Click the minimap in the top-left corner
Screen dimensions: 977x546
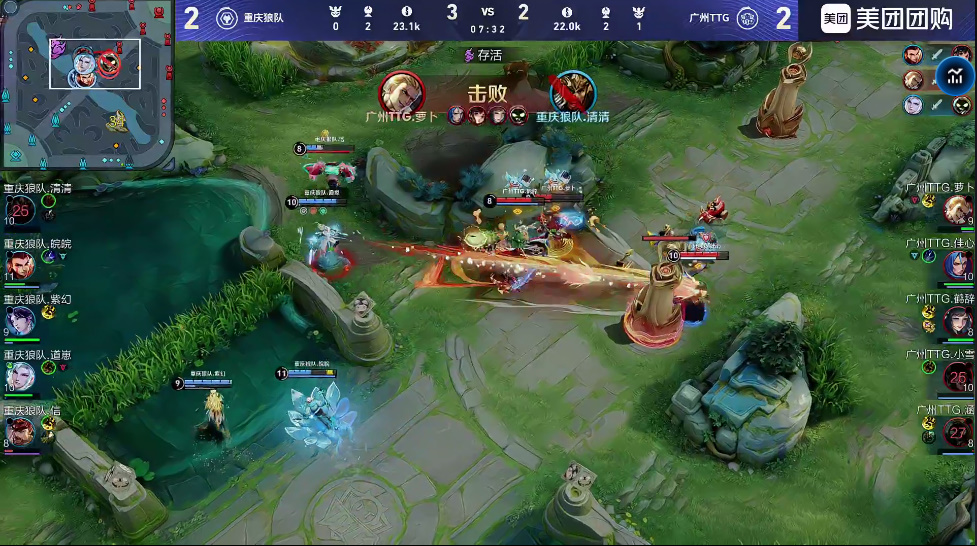(x=87, y=84)
